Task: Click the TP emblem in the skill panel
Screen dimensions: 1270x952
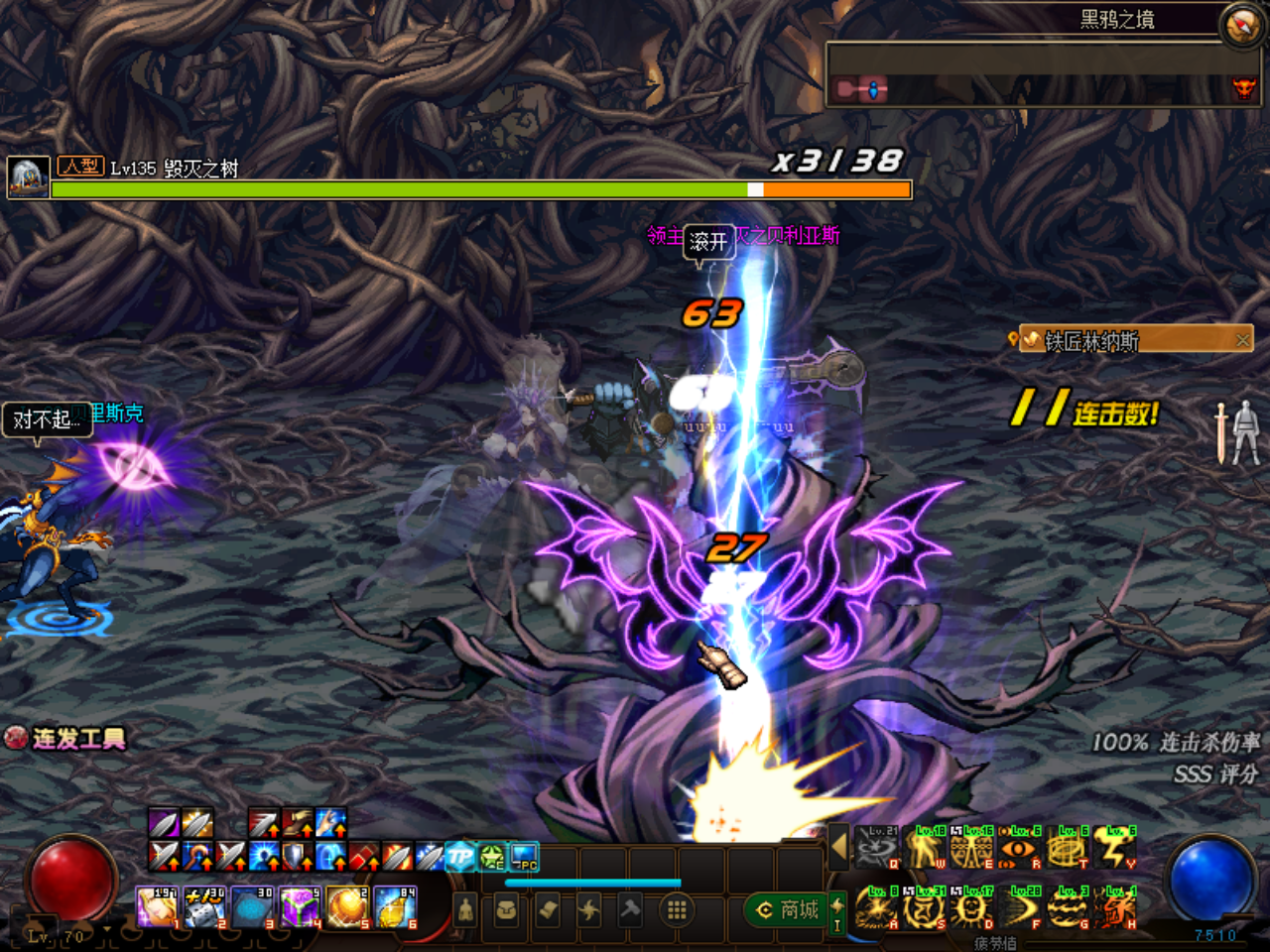Action: coord(460,855)
